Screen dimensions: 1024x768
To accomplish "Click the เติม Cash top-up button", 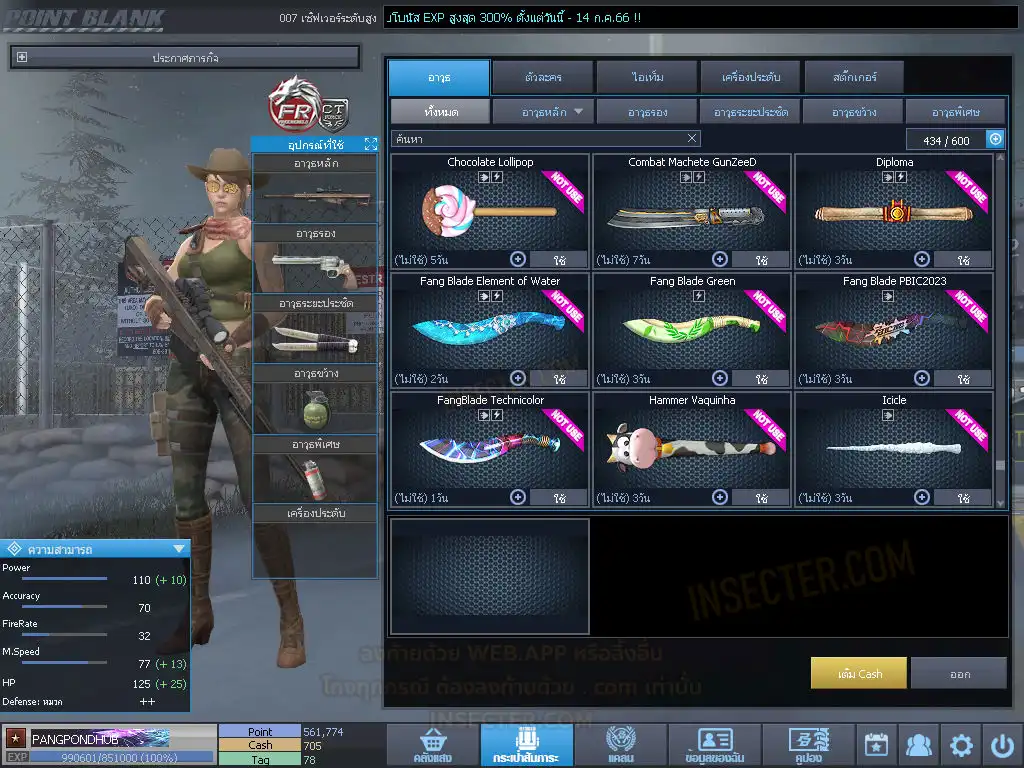I will pos(859,673).
